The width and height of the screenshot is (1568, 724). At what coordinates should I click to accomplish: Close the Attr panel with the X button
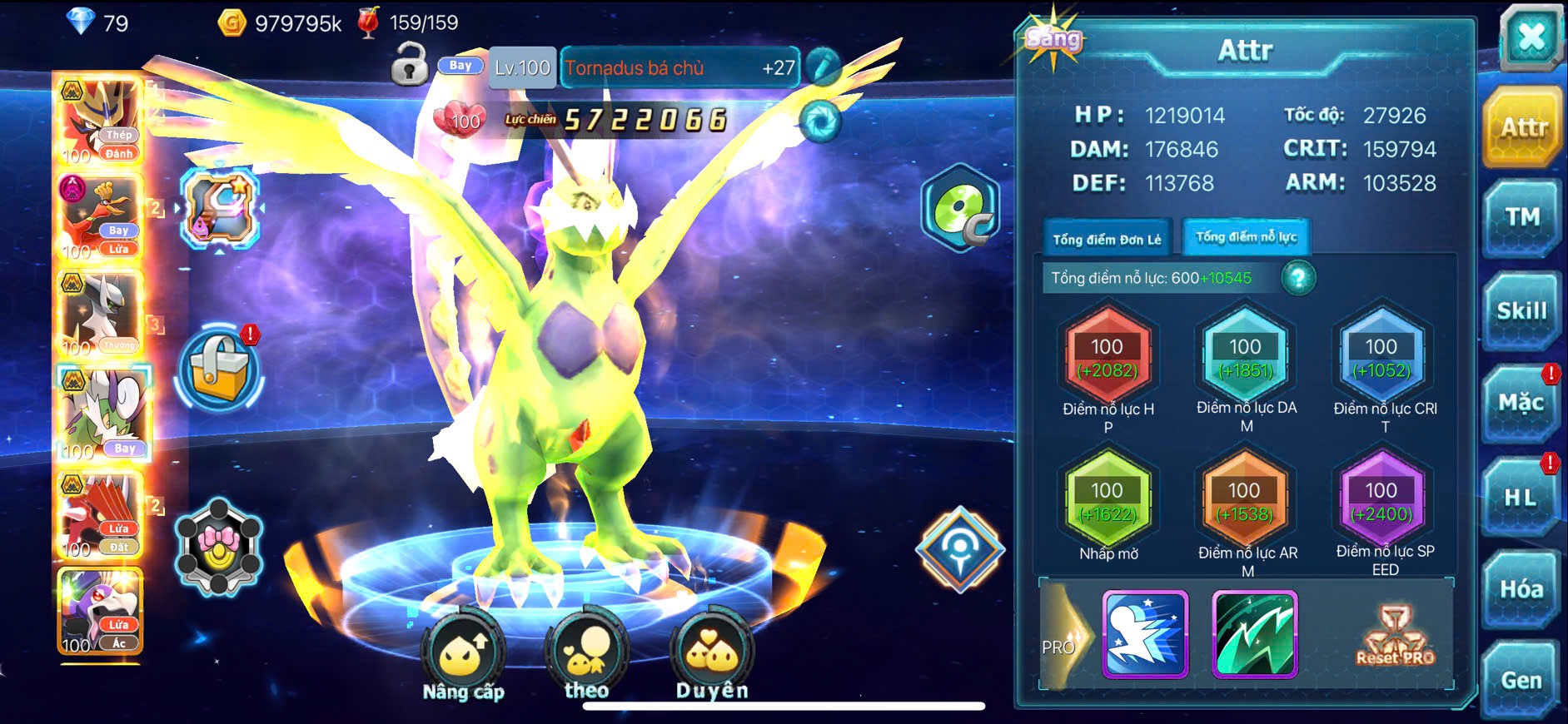(1531, 38)
